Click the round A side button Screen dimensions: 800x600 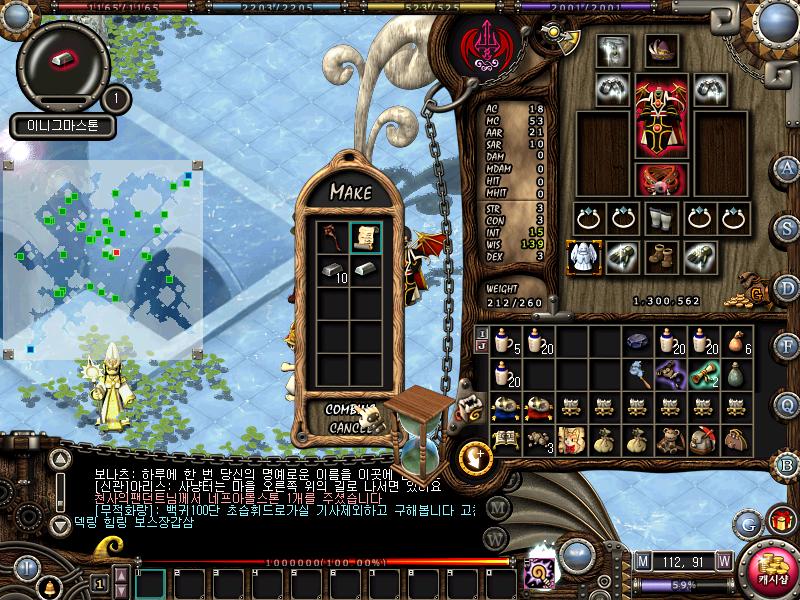788,167
